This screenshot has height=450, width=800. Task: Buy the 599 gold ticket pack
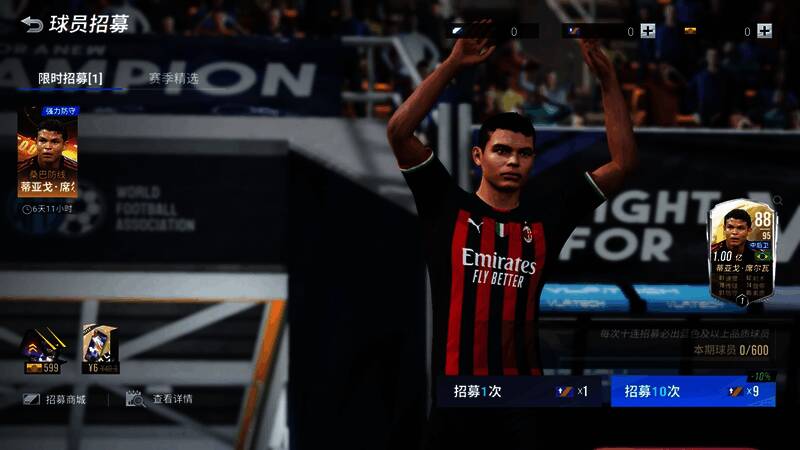click(x=43, y=350)
